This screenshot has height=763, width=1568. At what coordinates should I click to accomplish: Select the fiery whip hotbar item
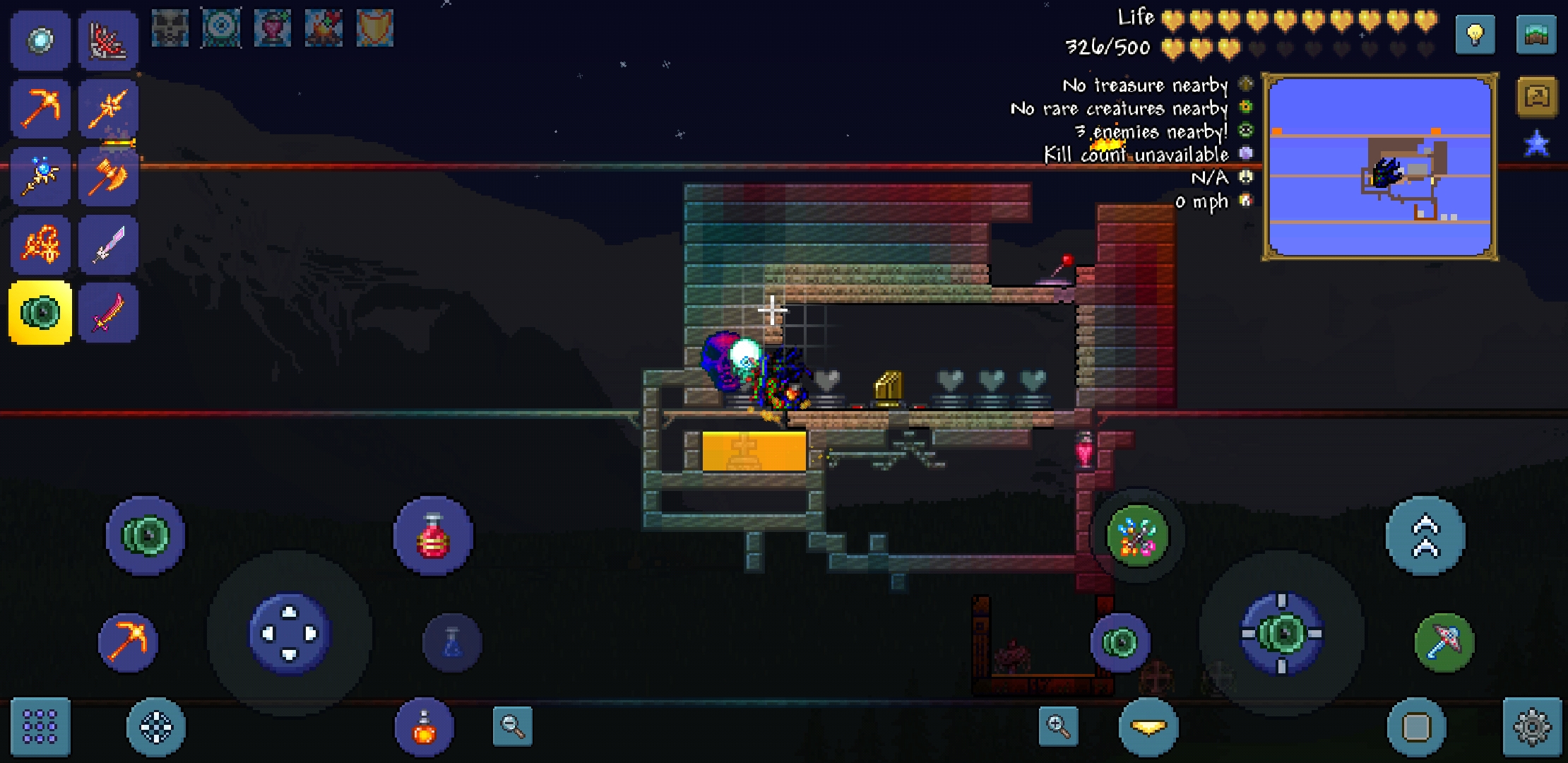pyautogui.click(x=40, y=244)
